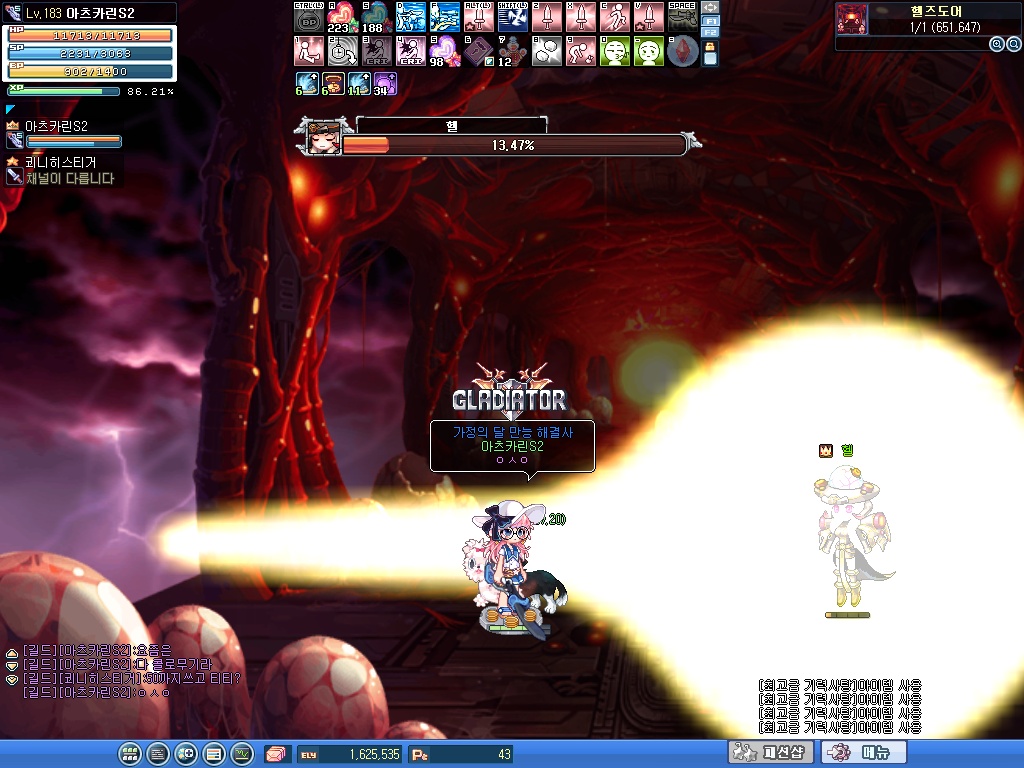Zoom in the minimap with the plus magnifier
1024x768 pixels.
pyautogui.click(x=997, y=44)
